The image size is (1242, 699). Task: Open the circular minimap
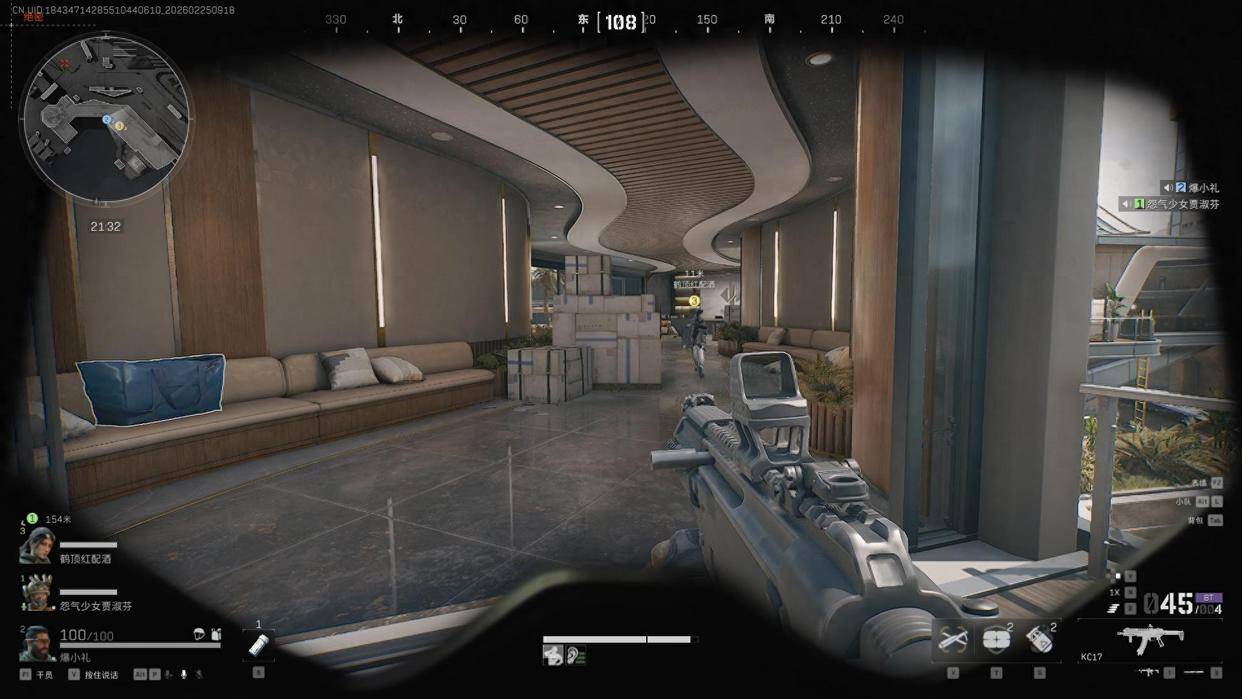click(105, 117)
